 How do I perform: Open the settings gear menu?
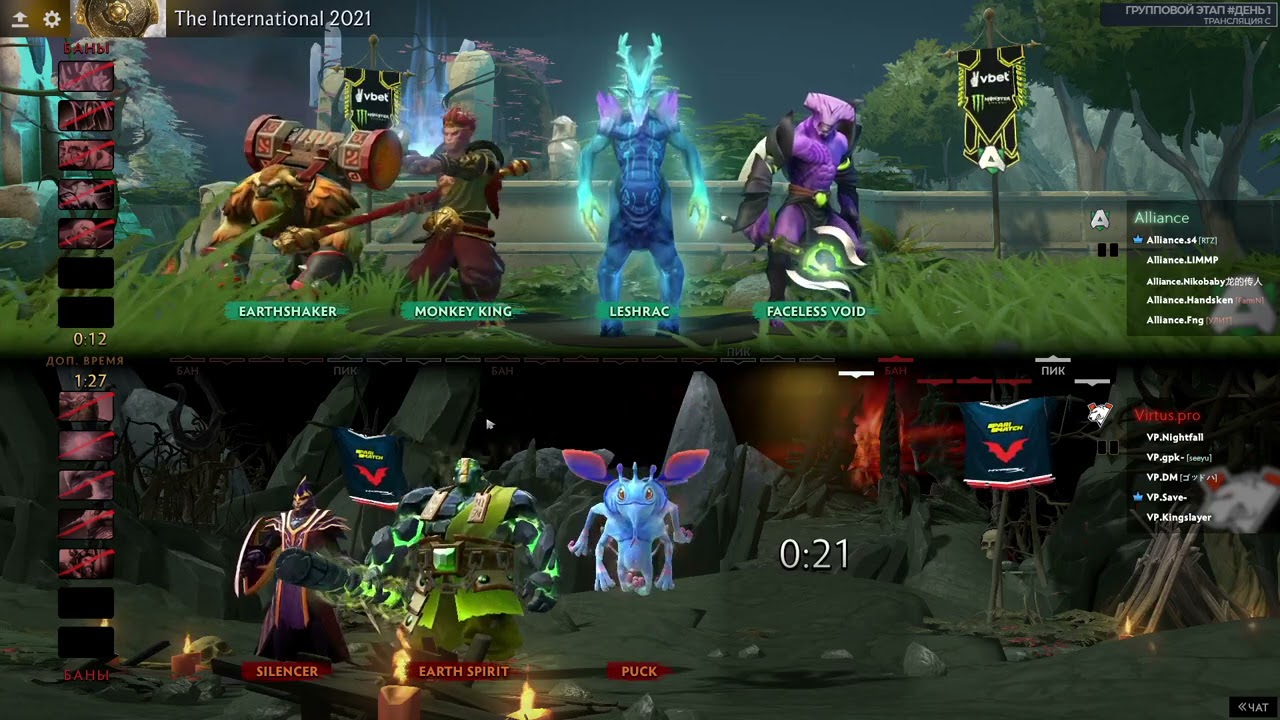click(52, 18)
